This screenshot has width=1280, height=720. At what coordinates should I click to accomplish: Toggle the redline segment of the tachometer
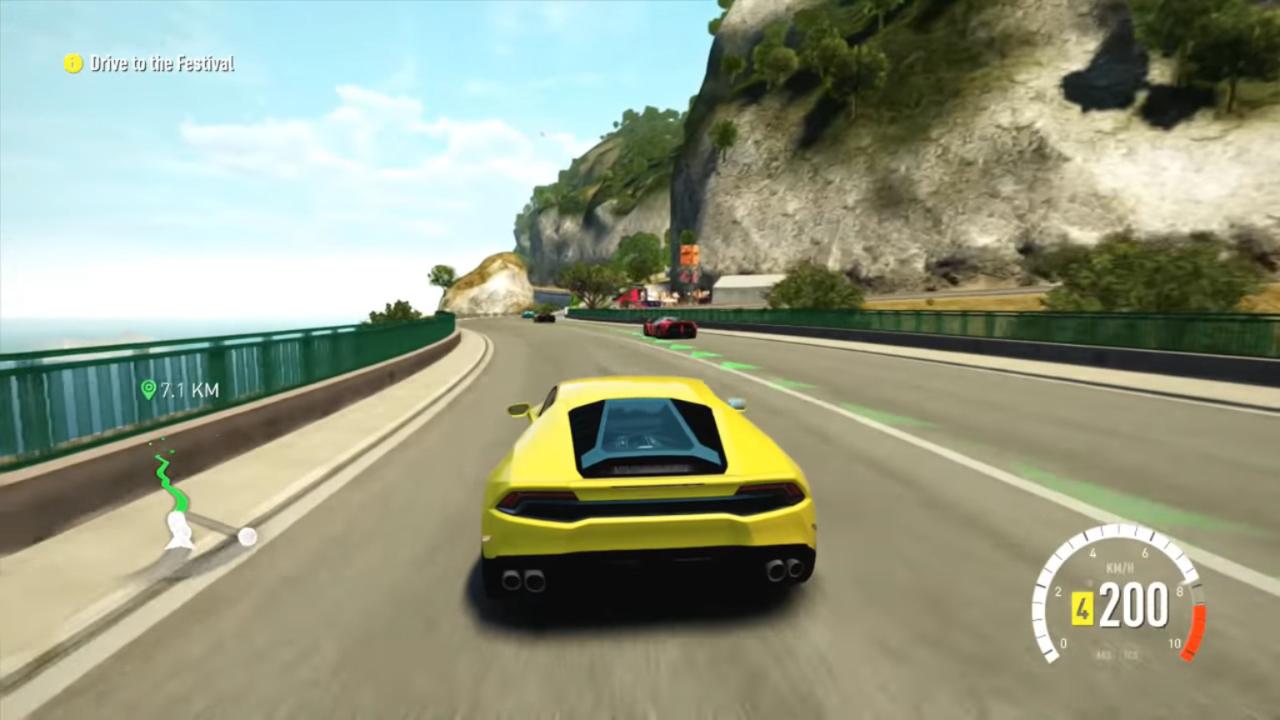point(1197,630)
